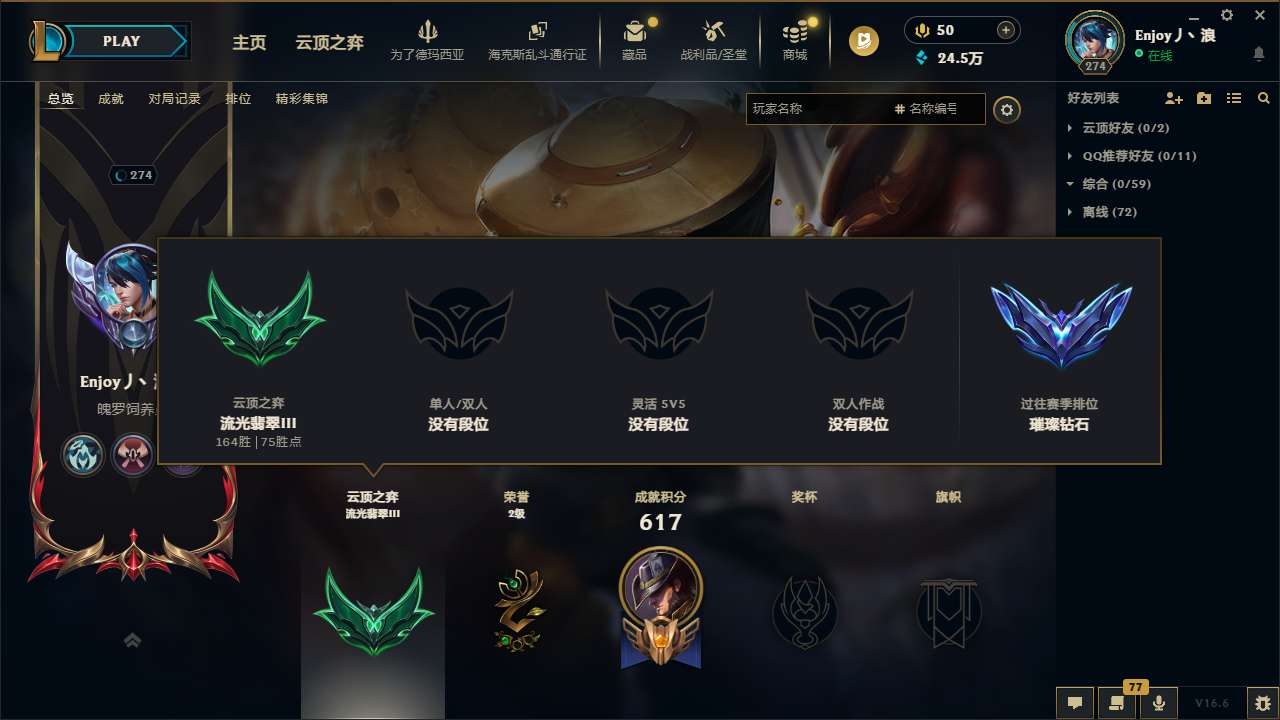Screen dimensions: 1280x720
Task: Click the PLAY button
Action: click(121, 41)
